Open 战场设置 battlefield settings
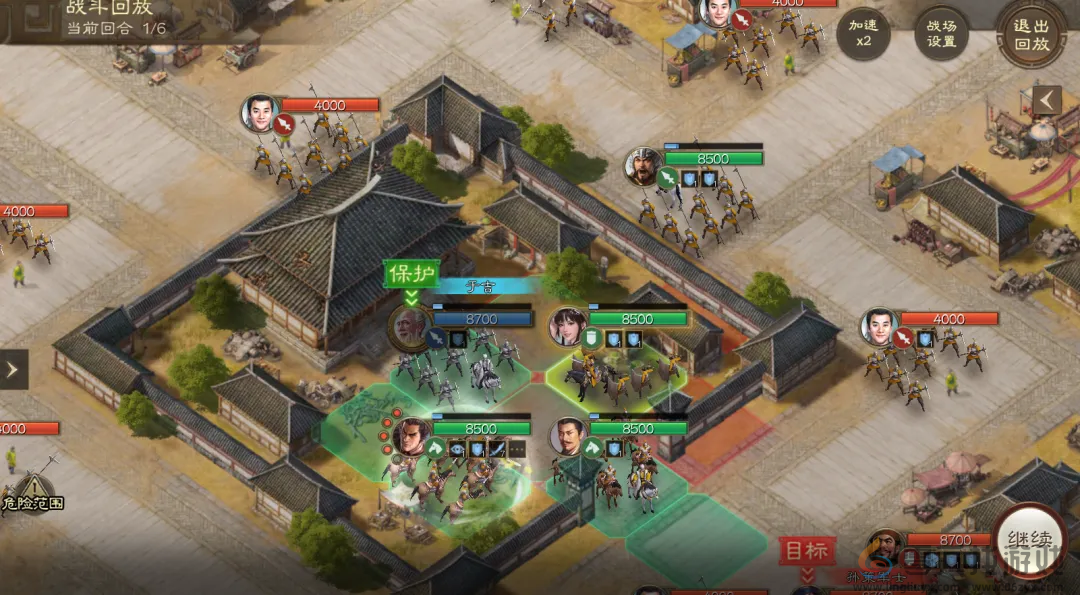 (942, 34)
